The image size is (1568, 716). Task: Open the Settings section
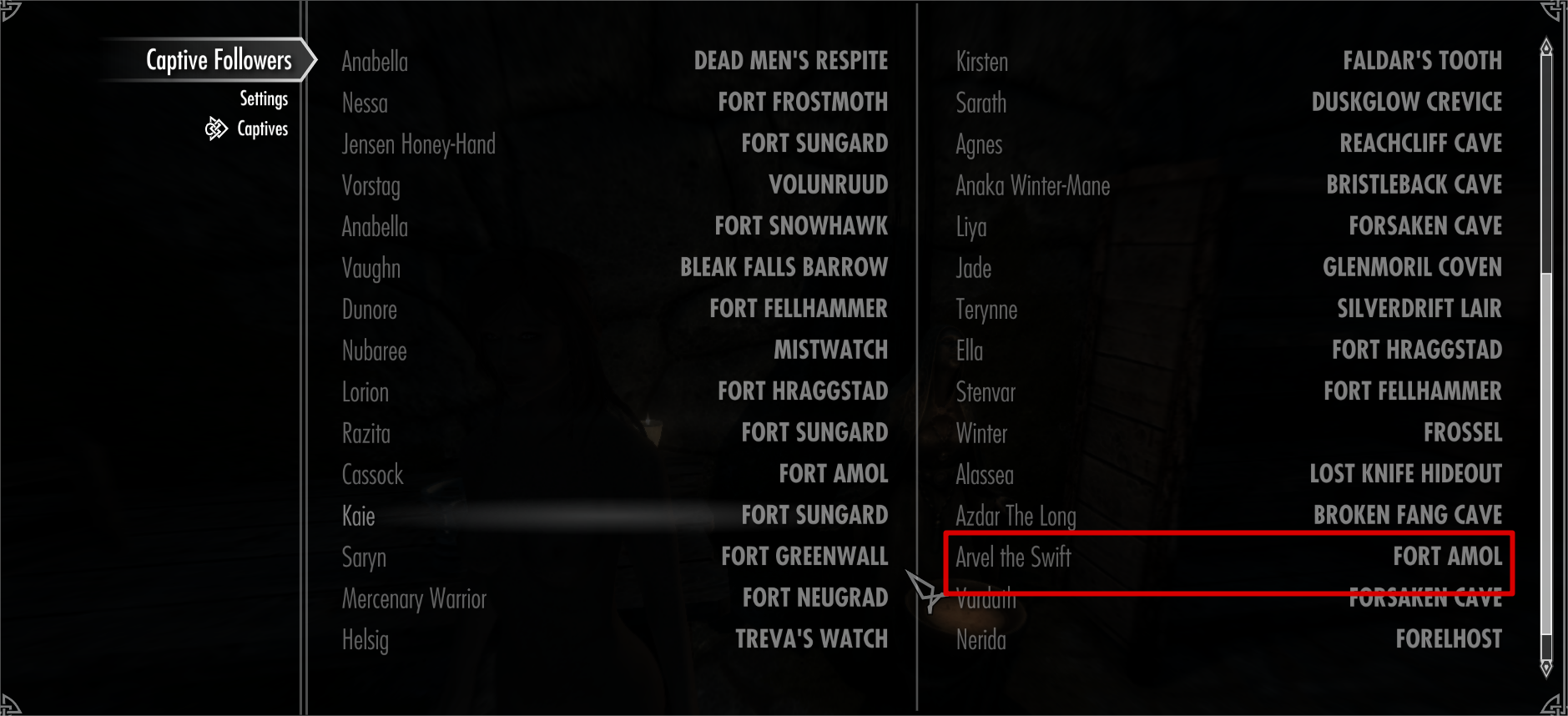264,98
